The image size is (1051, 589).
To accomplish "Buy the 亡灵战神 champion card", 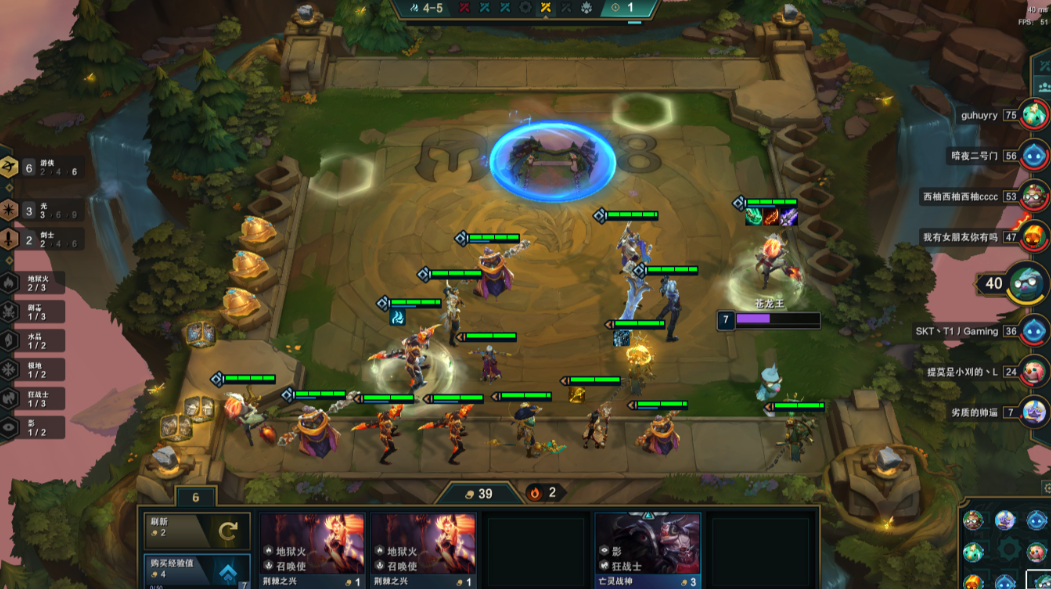I will pos(647,550).
